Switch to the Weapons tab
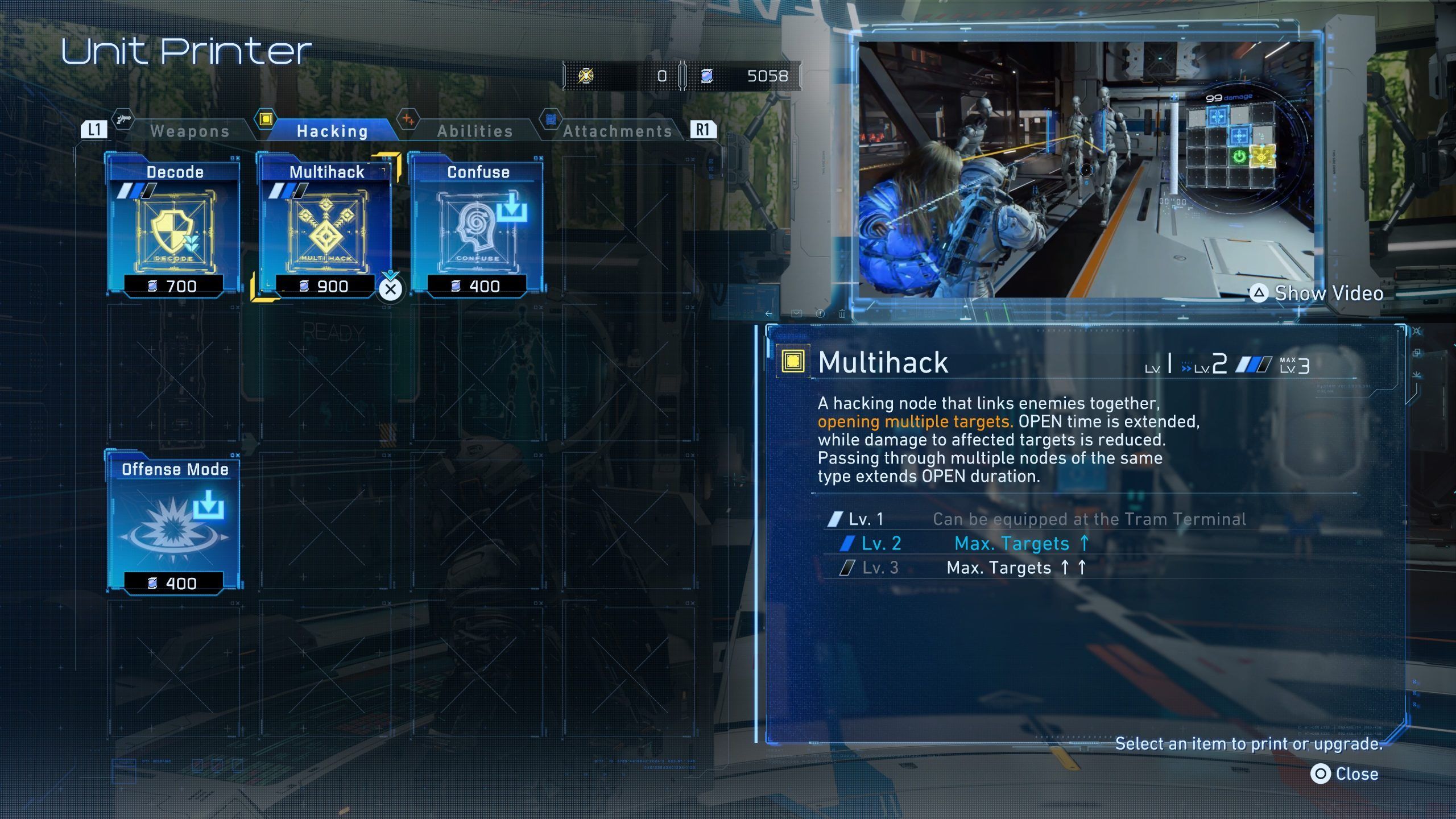 (x=189, y=131)
